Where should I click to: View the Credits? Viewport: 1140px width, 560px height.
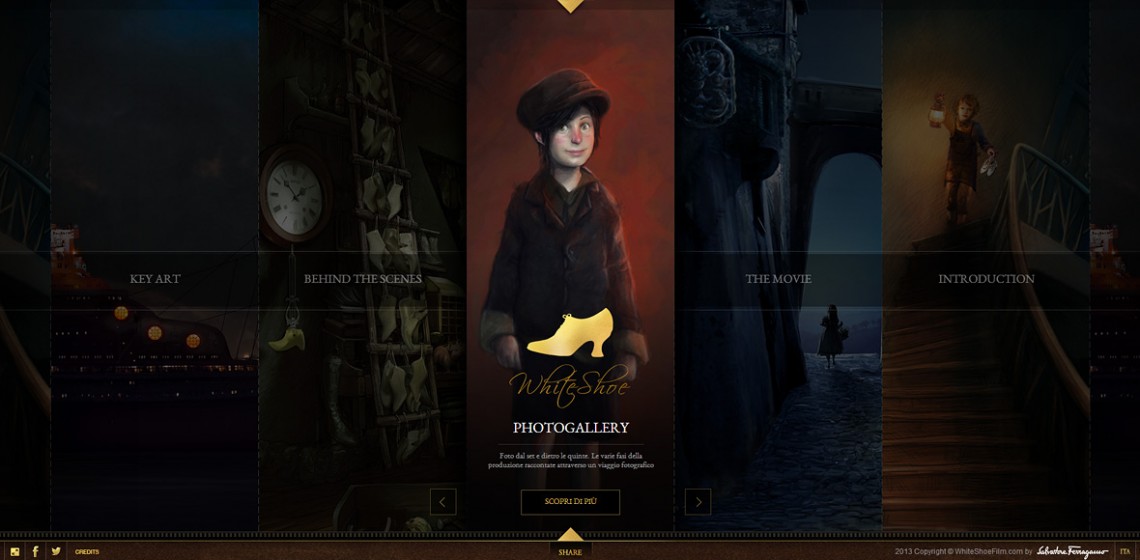(x=87, y=552)
